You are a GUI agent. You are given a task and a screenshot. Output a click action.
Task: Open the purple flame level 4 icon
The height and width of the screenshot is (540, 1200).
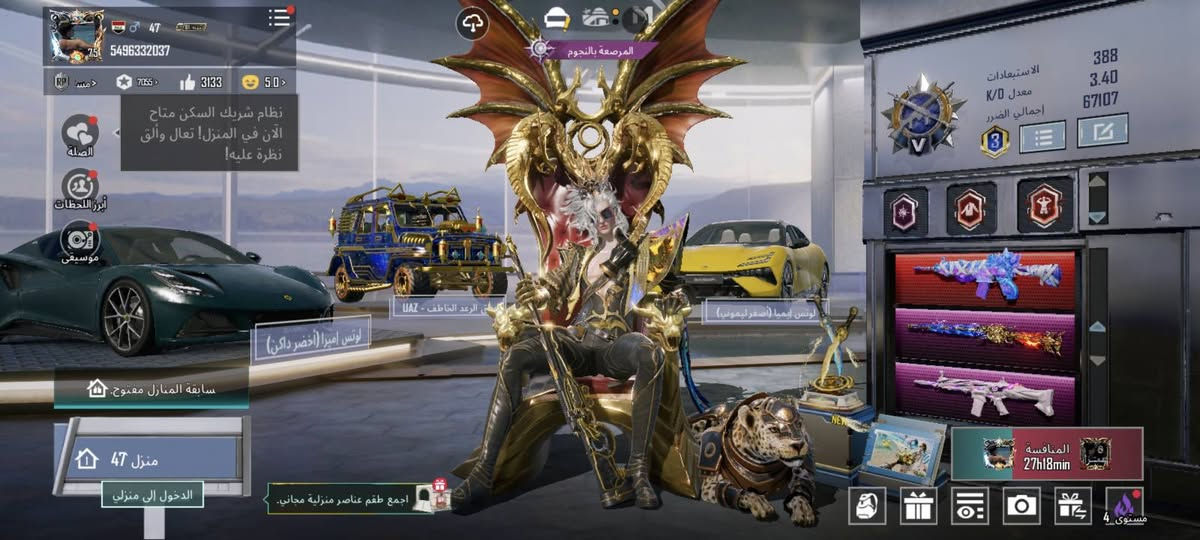[x=1125, y=506]
